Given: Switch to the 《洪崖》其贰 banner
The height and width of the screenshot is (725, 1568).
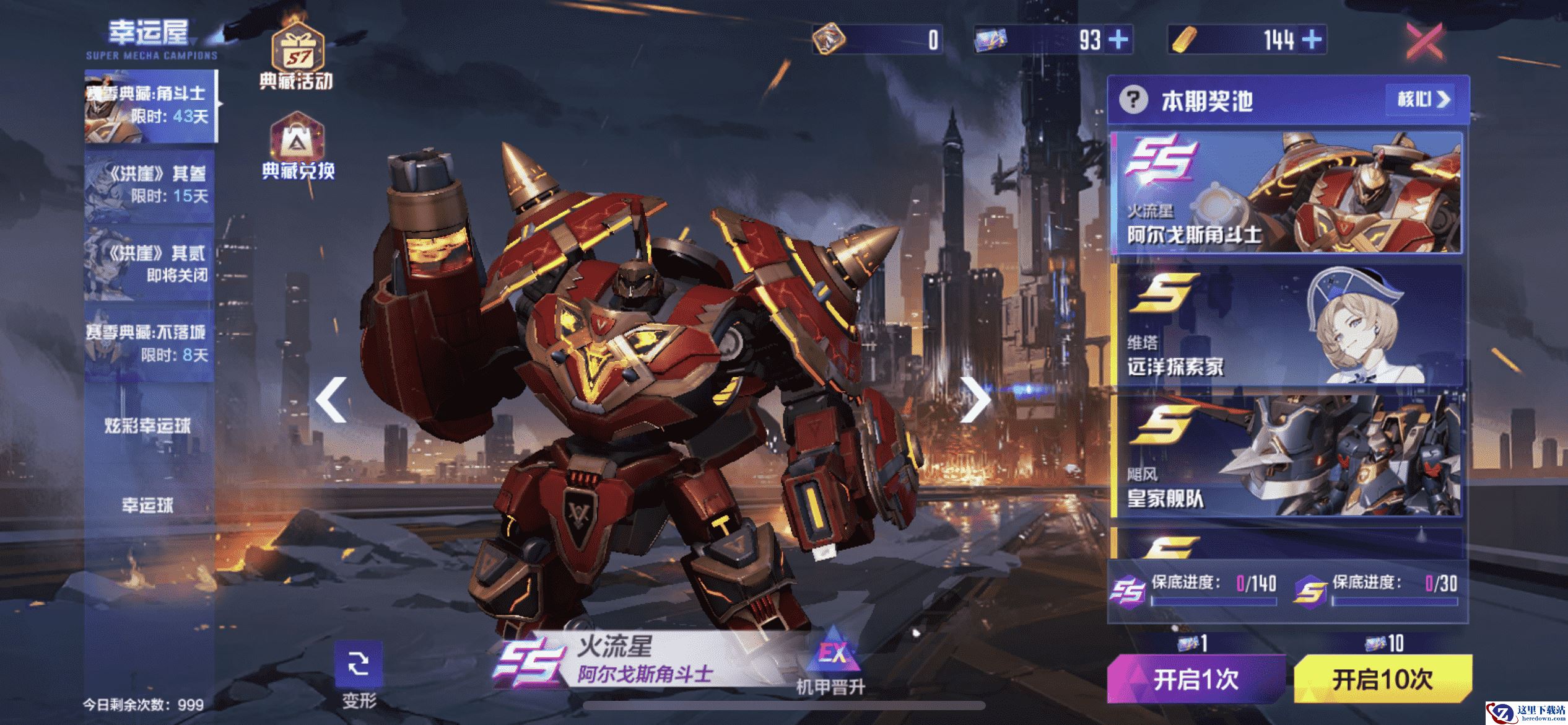Looking at the screenshot, I should (150, 264).
